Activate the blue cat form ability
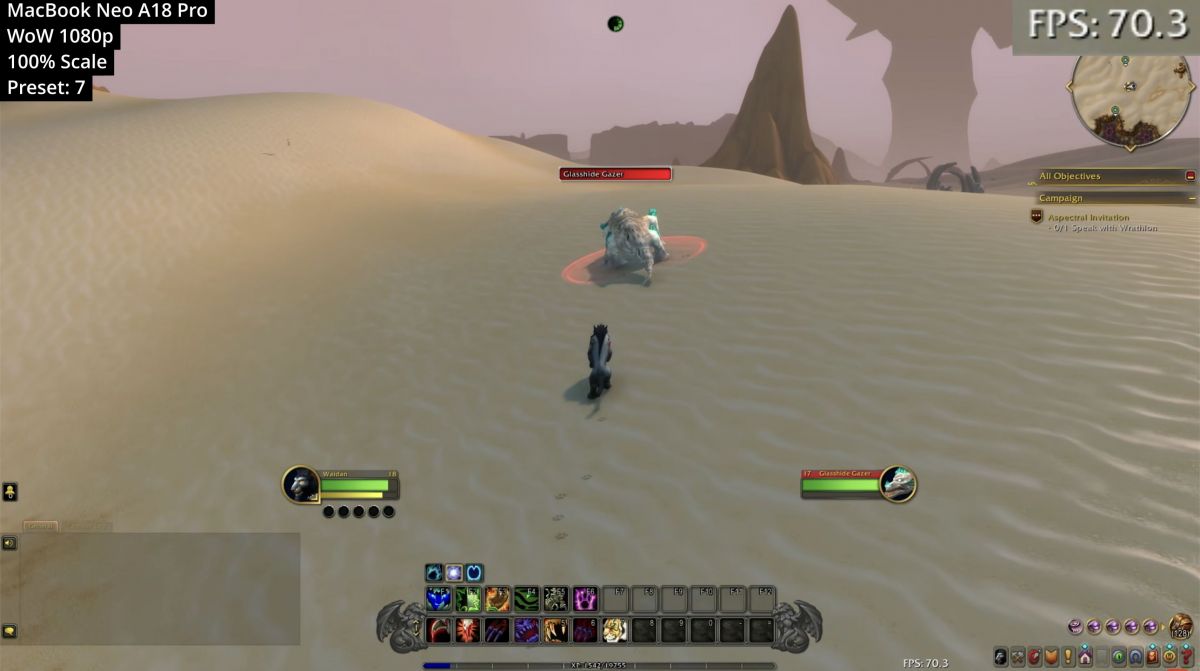 coord(439,599)
